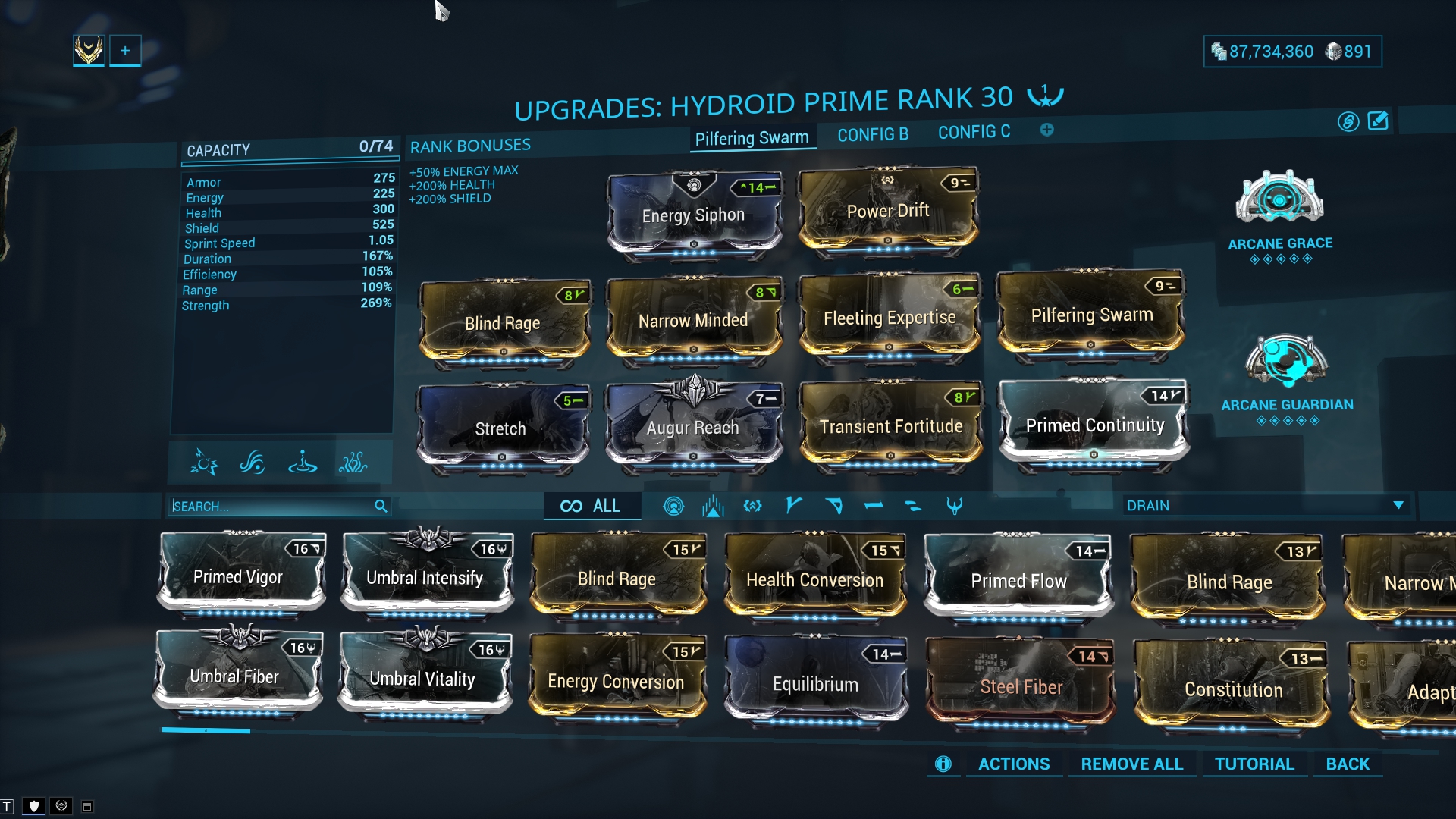Focus the mod search field
1456x819 pixels.
point(271,506)
